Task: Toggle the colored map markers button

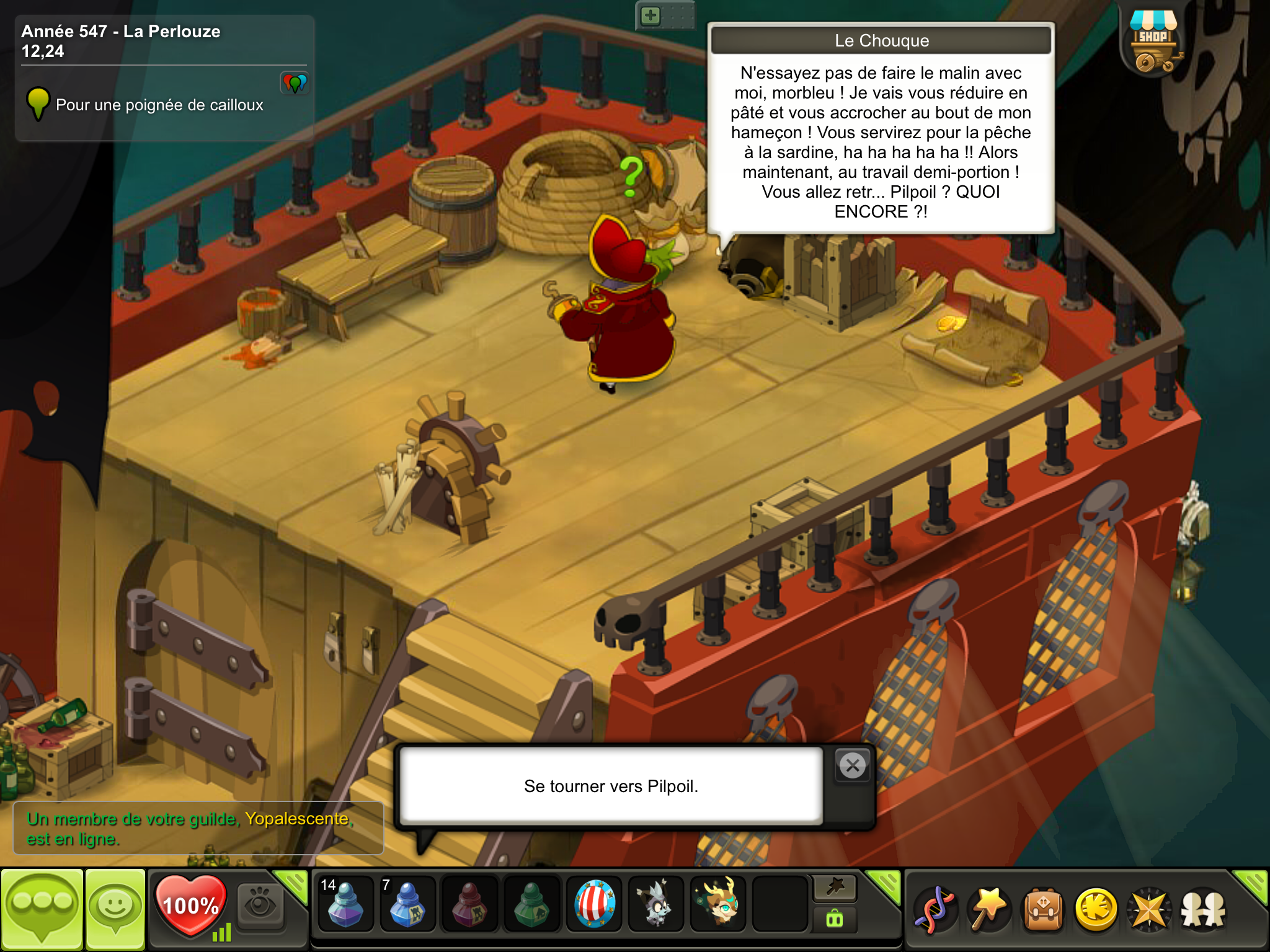Action: point(295,82)
